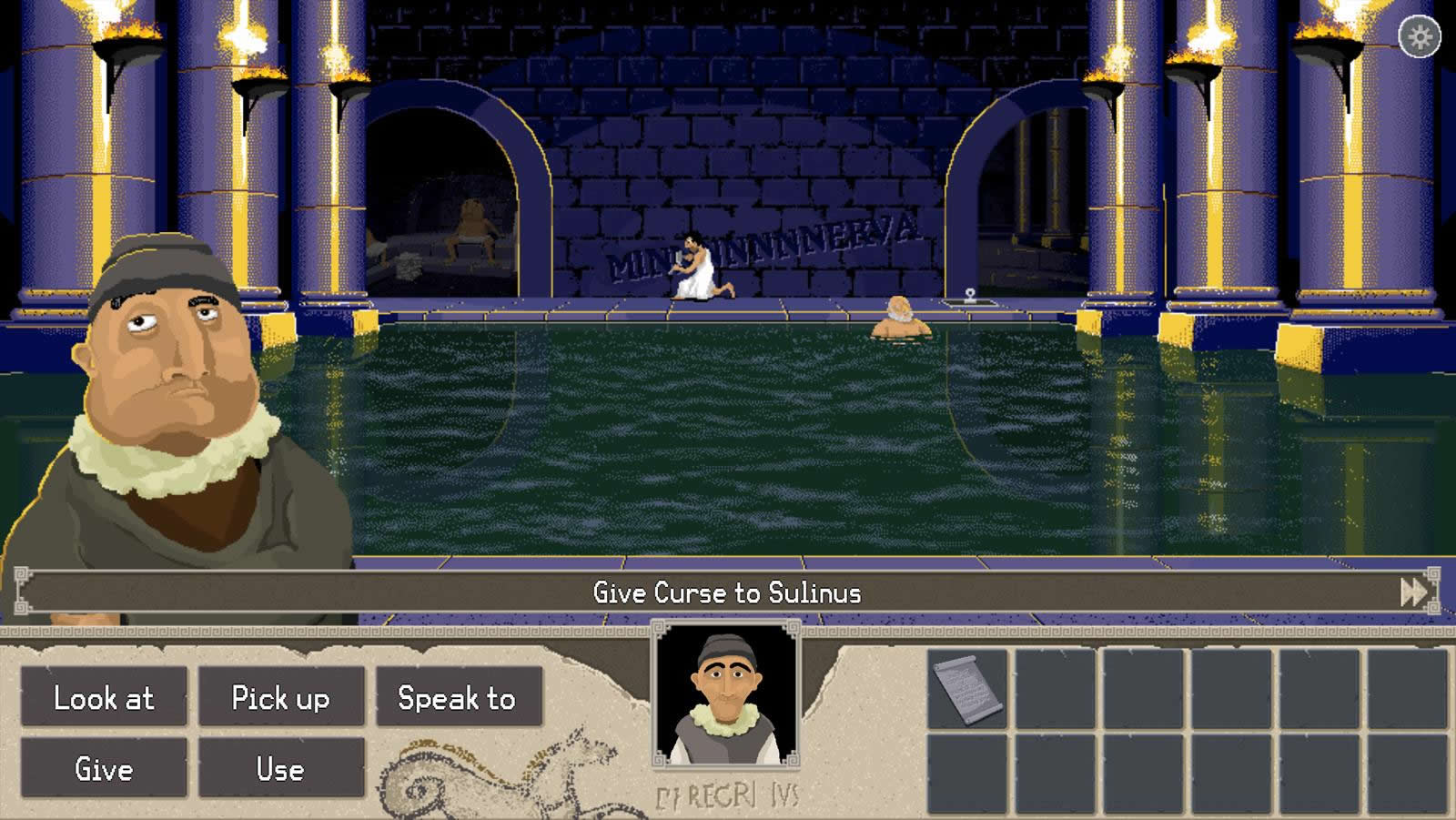Open the gear settings menu
This screenshot has width=1456, height=820.
point(1420,37)
